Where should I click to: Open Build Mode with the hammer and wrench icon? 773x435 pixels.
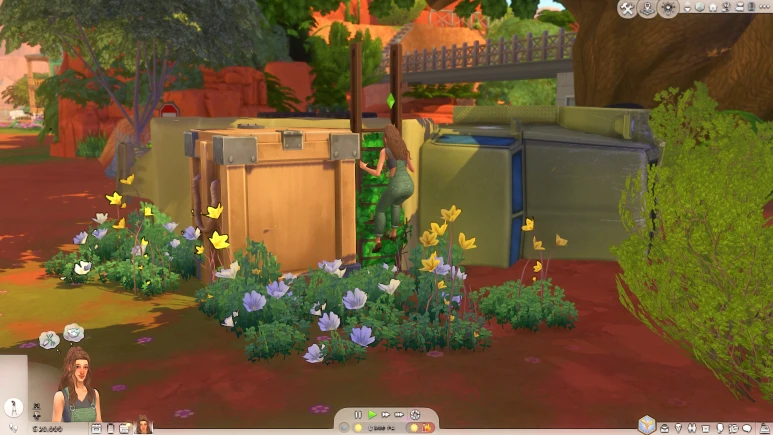pos(627,9)
